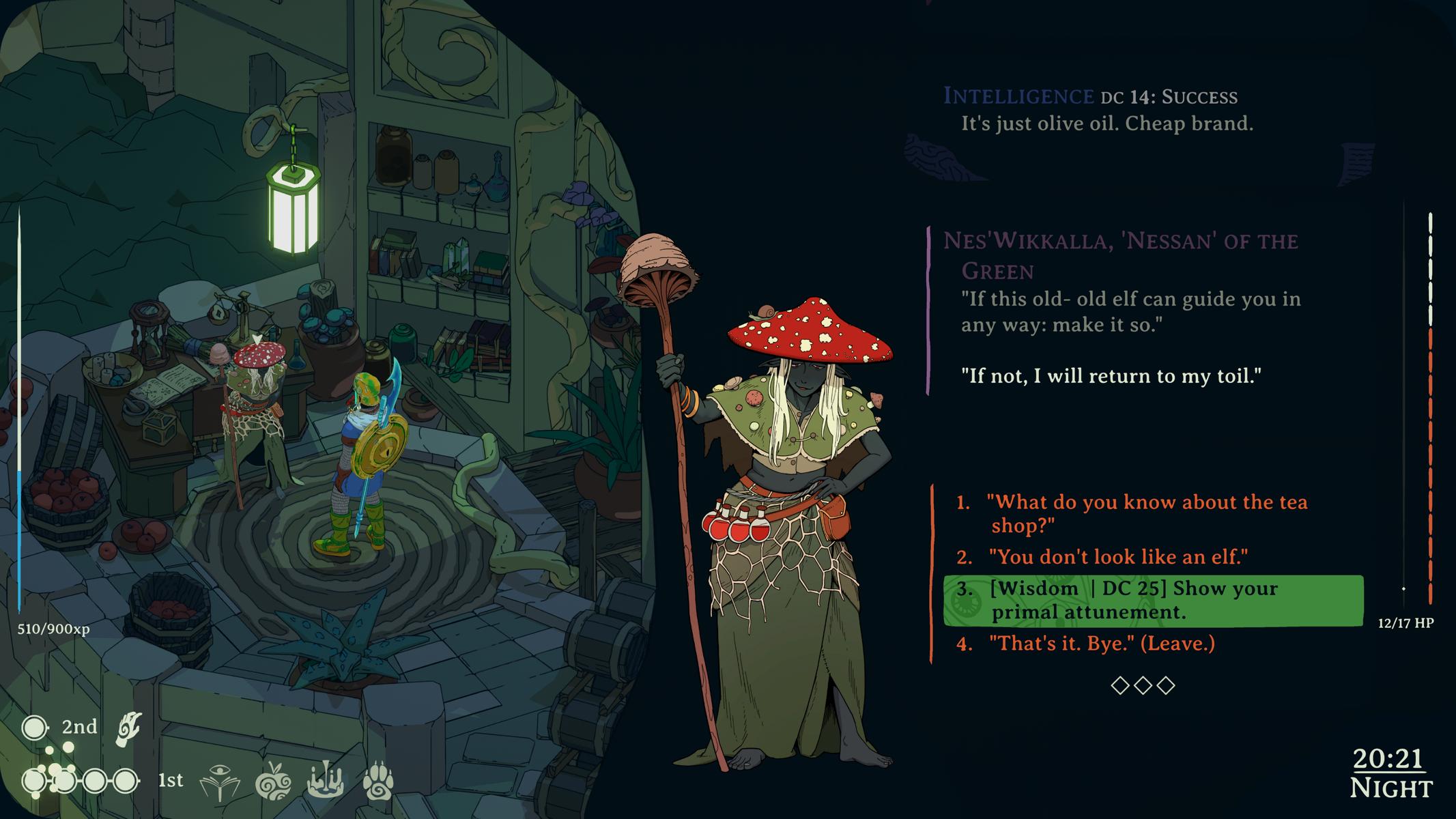Use the swirled apple spell icon
1456x819 pixels.
point(273,781)
